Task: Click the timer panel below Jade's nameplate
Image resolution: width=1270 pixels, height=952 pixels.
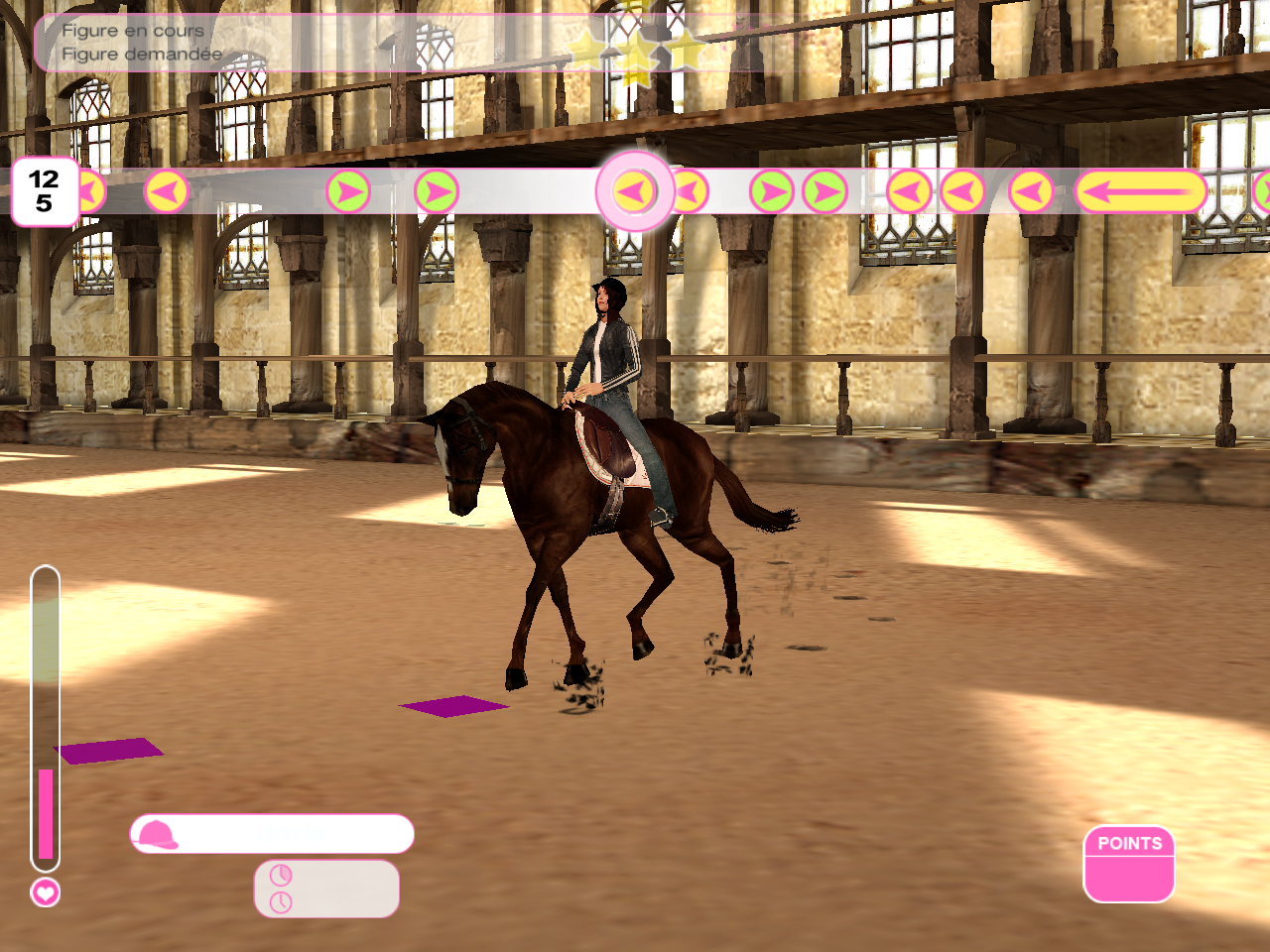Action: (327, 888)
